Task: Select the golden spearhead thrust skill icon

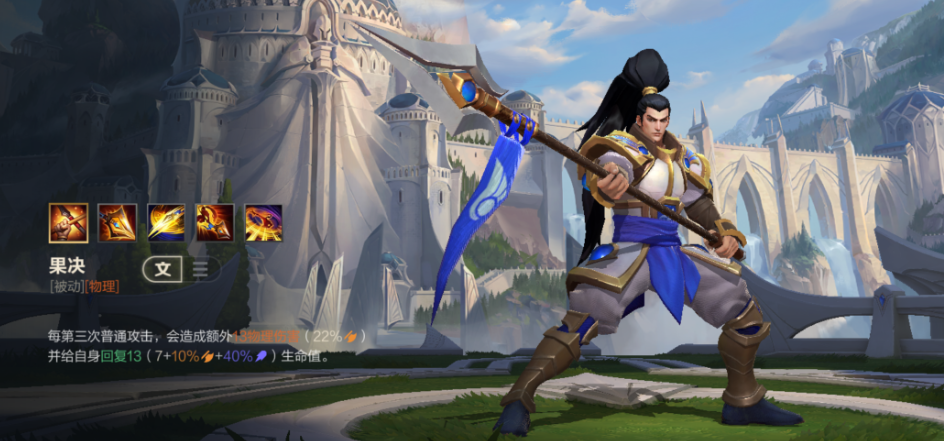Action: (x=118, y=223)
